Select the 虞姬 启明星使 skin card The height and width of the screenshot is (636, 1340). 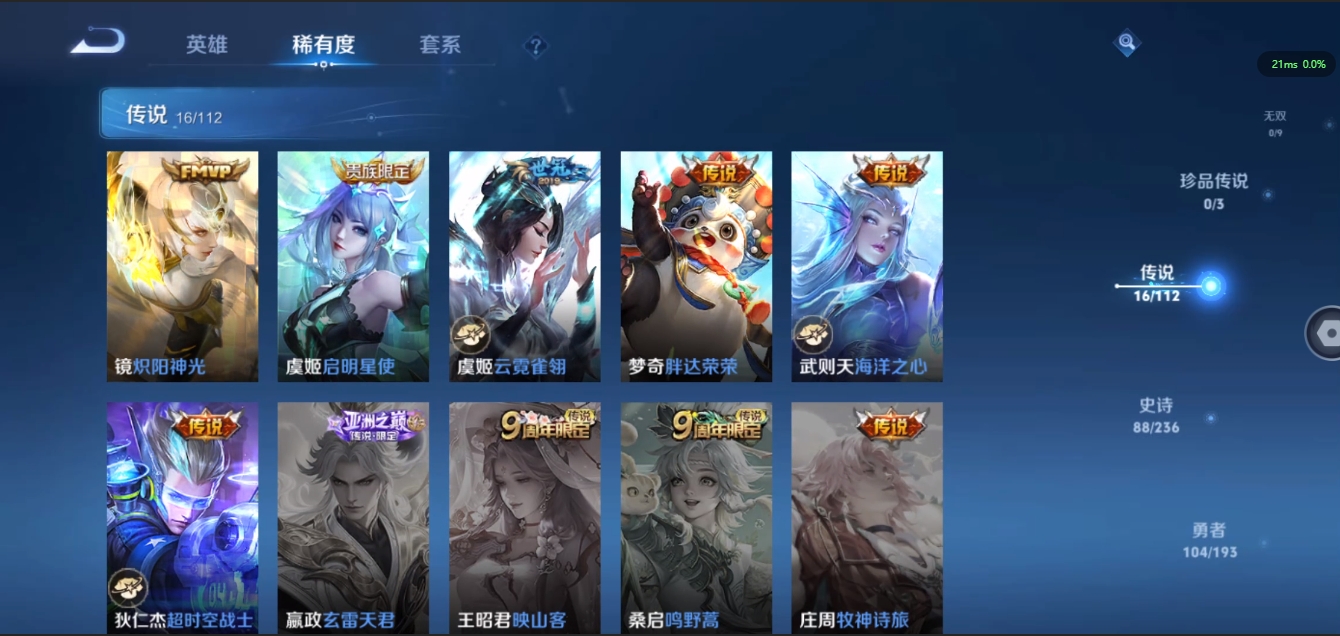point(353,266)
